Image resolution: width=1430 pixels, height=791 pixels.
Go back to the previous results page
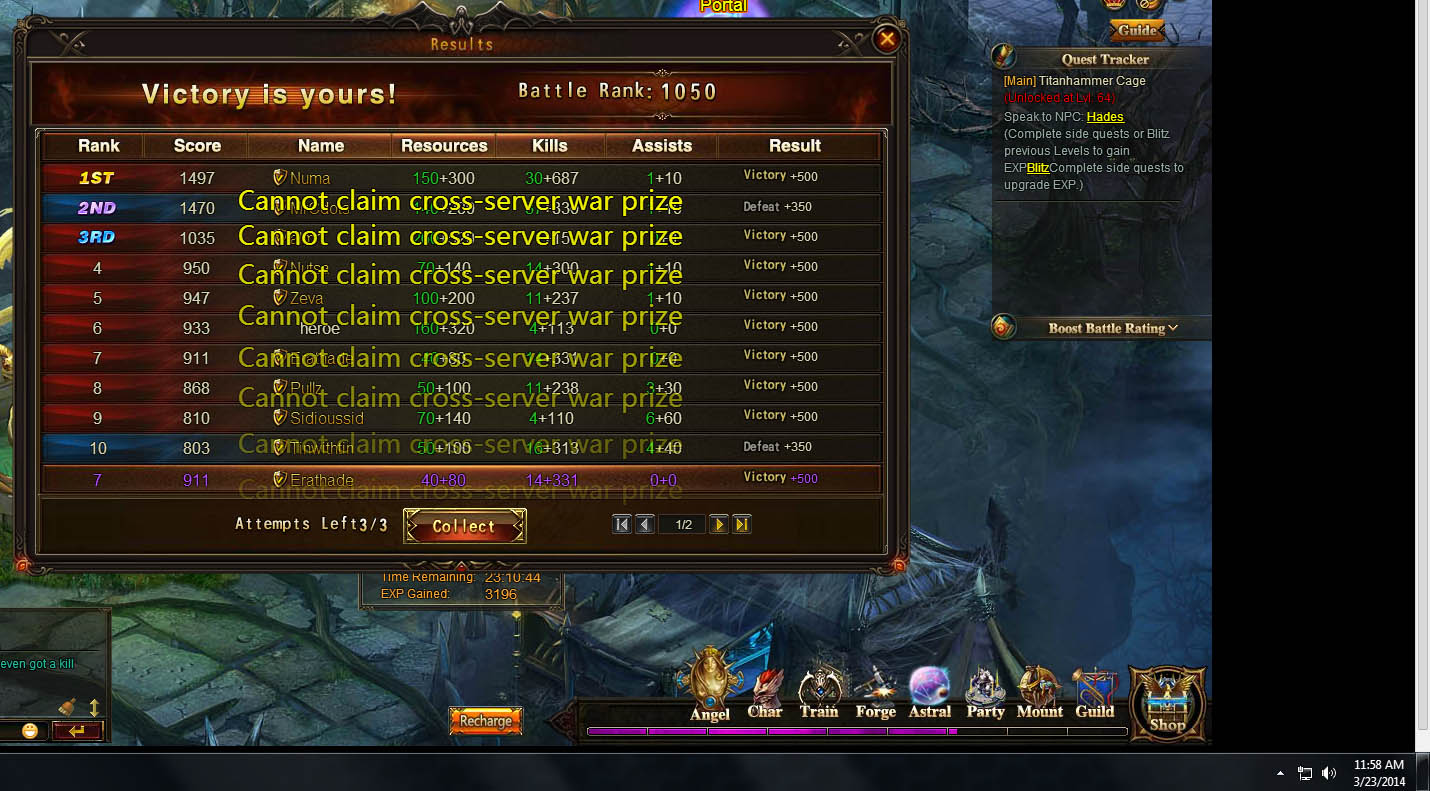click(645, 525)
